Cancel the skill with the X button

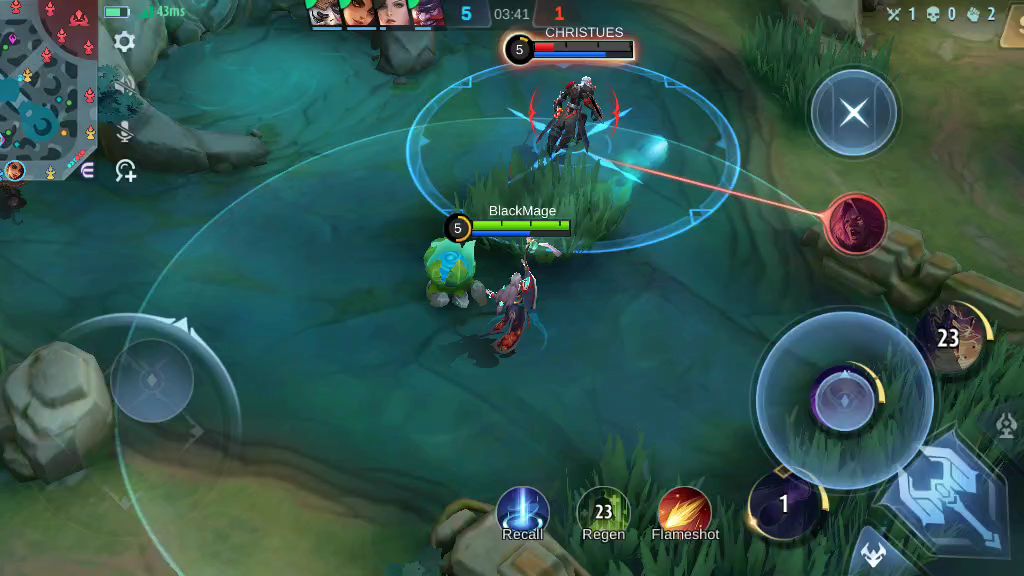point(853,112)
